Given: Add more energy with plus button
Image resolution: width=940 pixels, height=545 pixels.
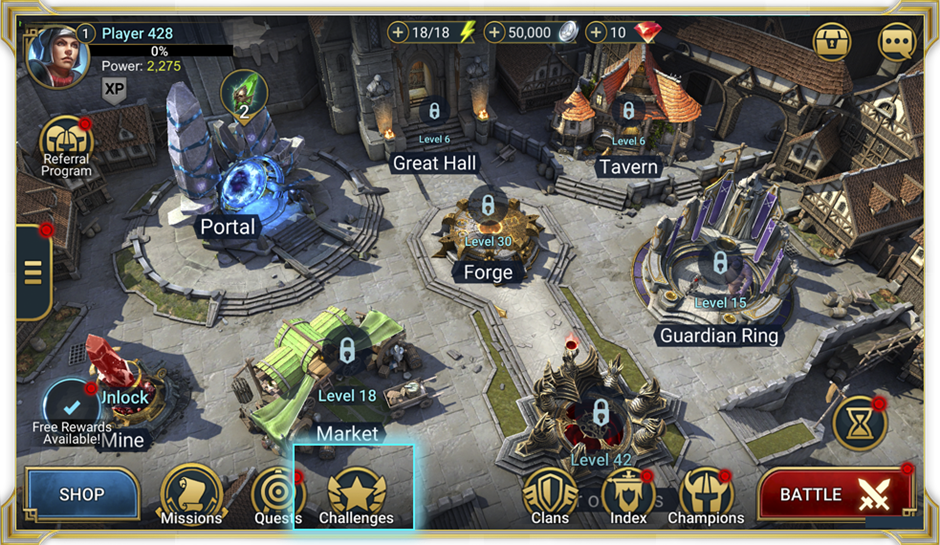Looking at the screenshot, I should coord(398,33).
